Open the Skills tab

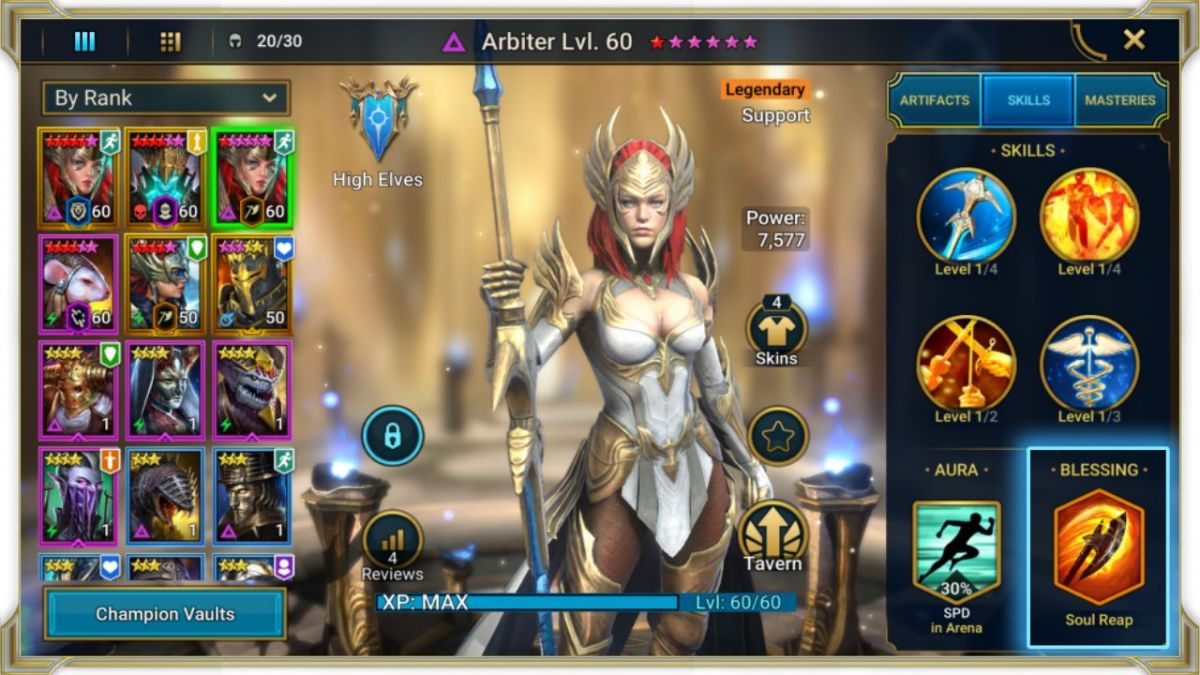click(1028, 100)
